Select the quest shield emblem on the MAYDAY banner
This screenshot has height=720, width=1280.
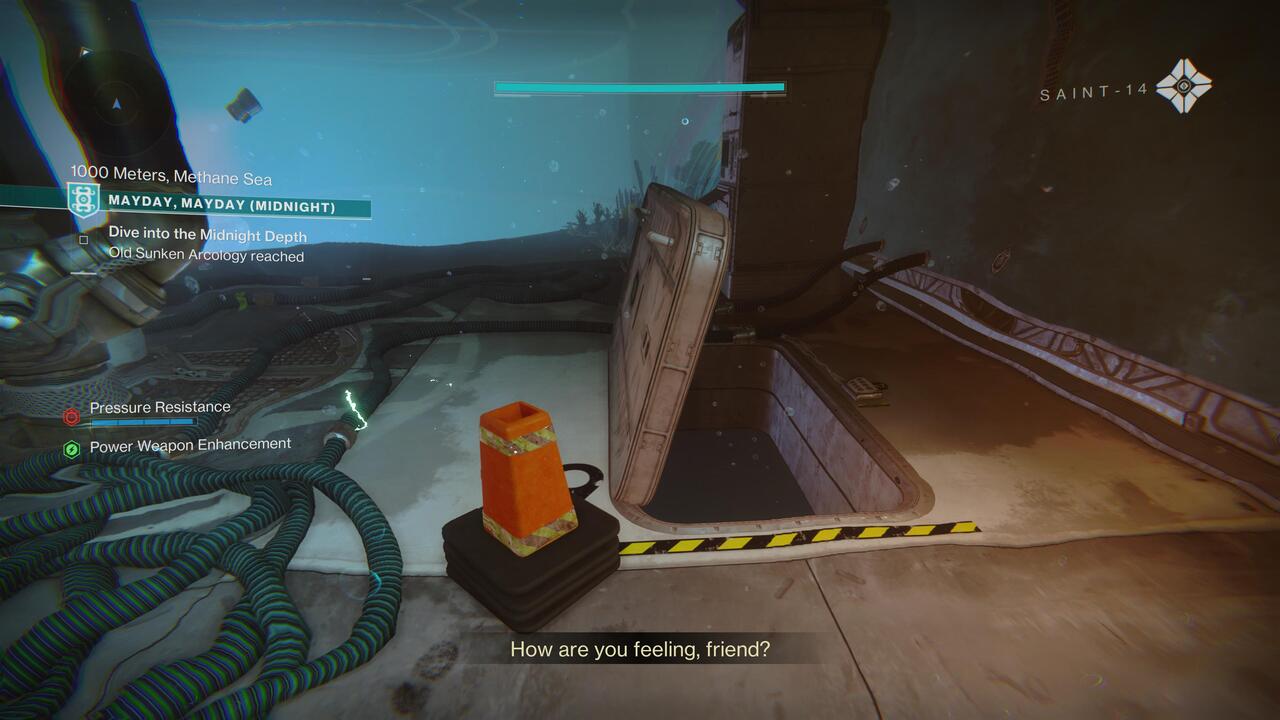pos(83,200)
